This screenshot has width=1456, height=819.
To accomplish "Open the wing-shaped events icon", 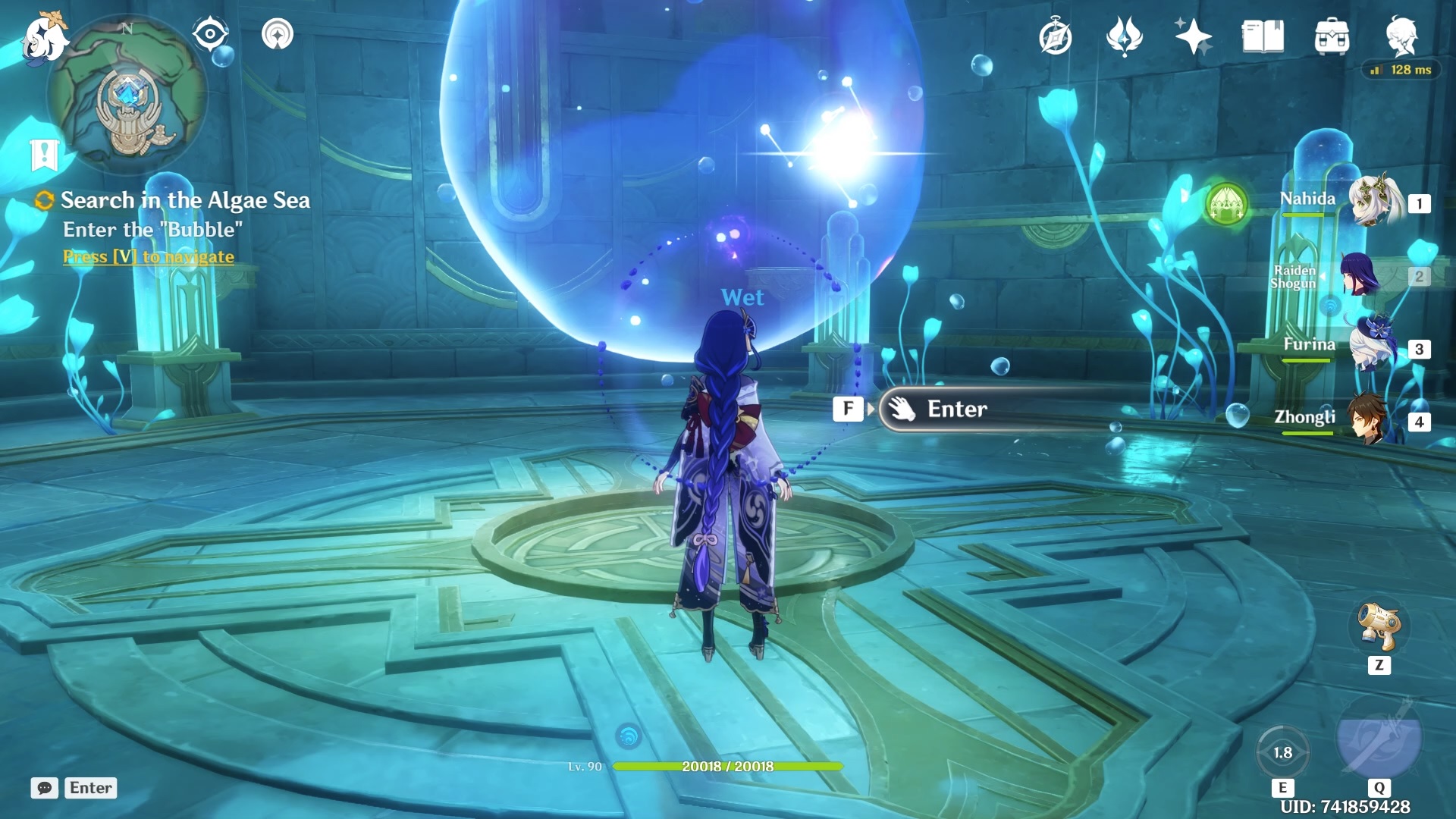I will 1124,36.
